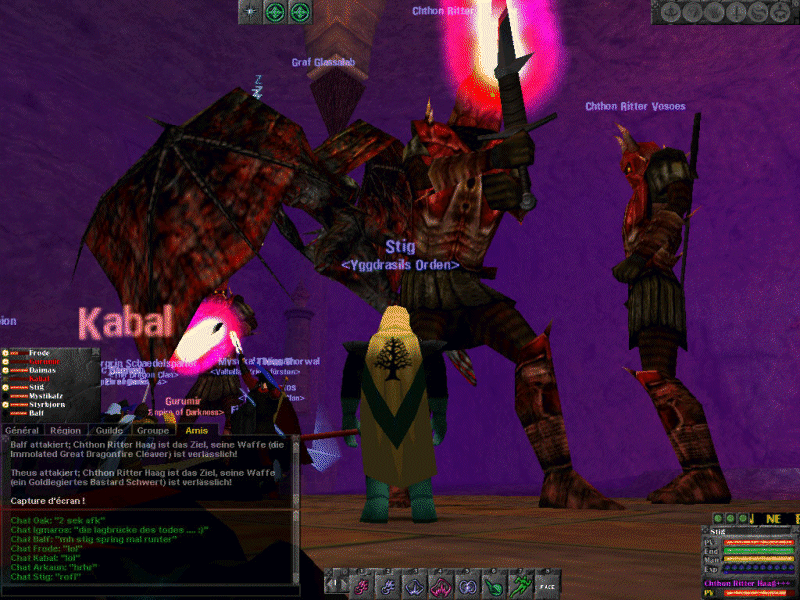Viewport: 800px width, 600px height.
Task: Select group member Frode in the list
Action: [x=39, y=353]
